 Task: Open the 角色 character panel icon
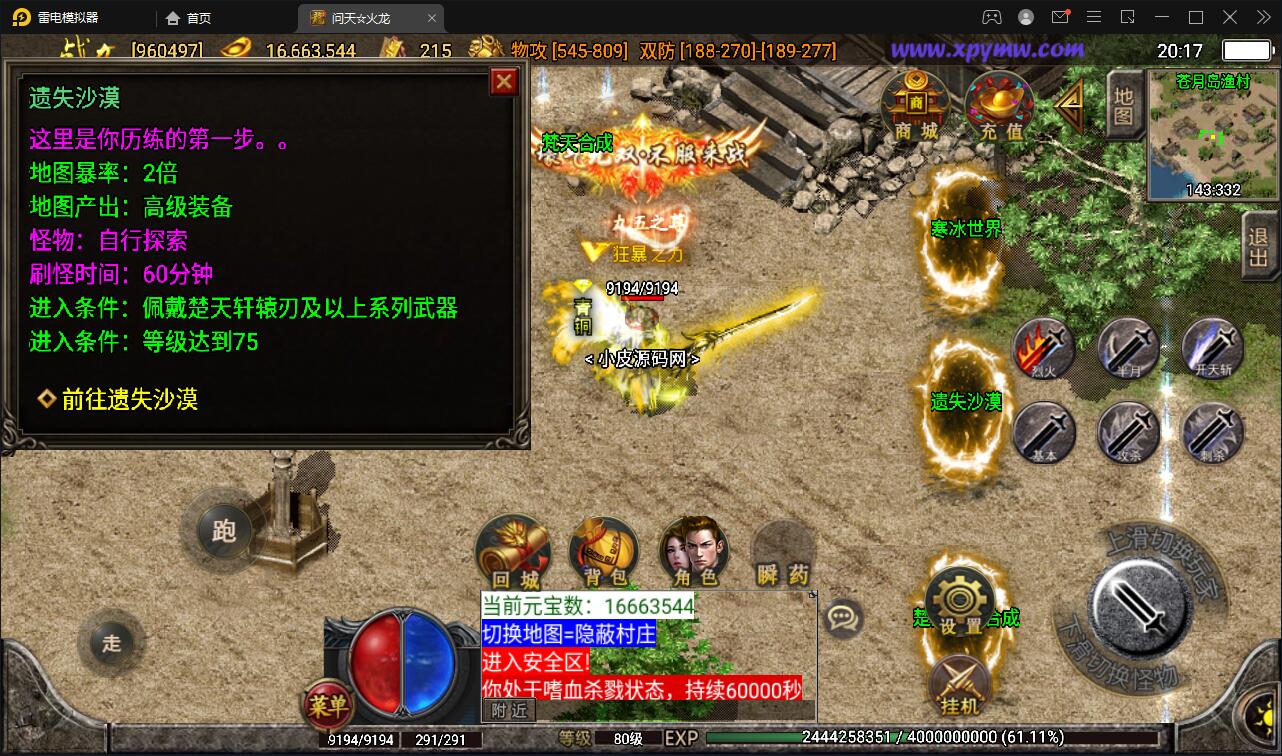pos(693,548)
